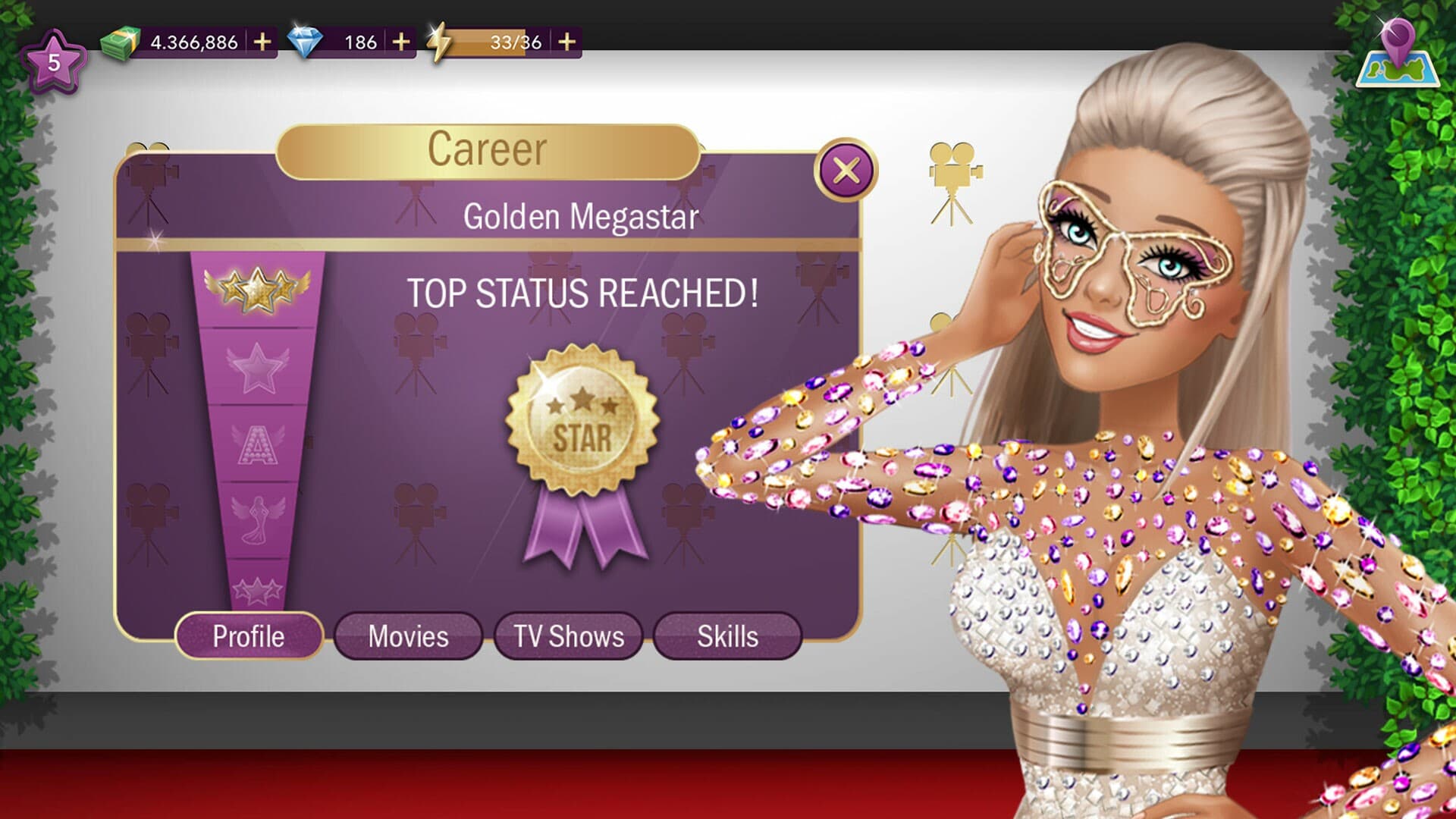Open the TV Shows tab
The image size is (1456, 819).
(x=569, y=637)
